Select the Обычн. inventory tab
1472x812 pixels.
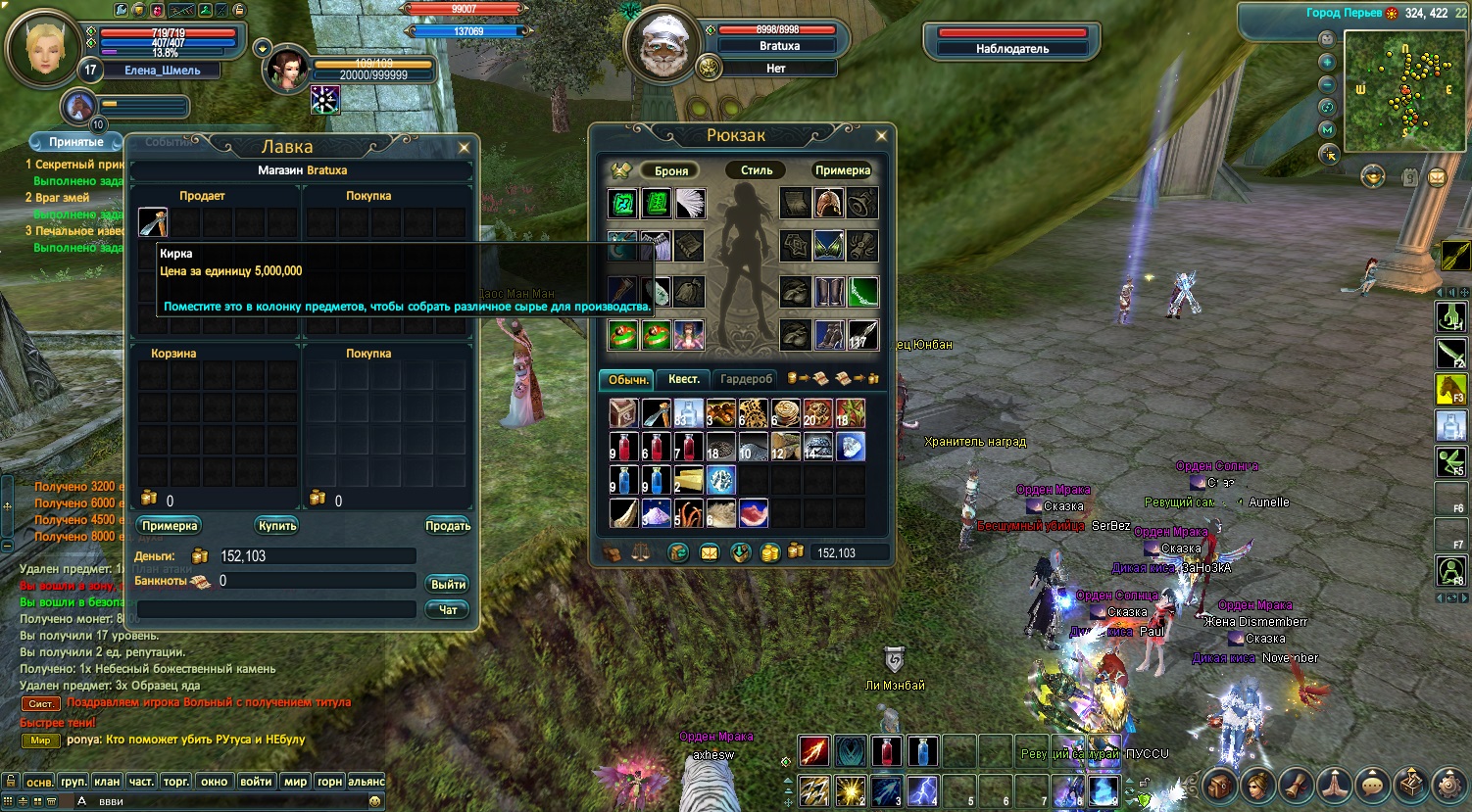coord(627,379)
